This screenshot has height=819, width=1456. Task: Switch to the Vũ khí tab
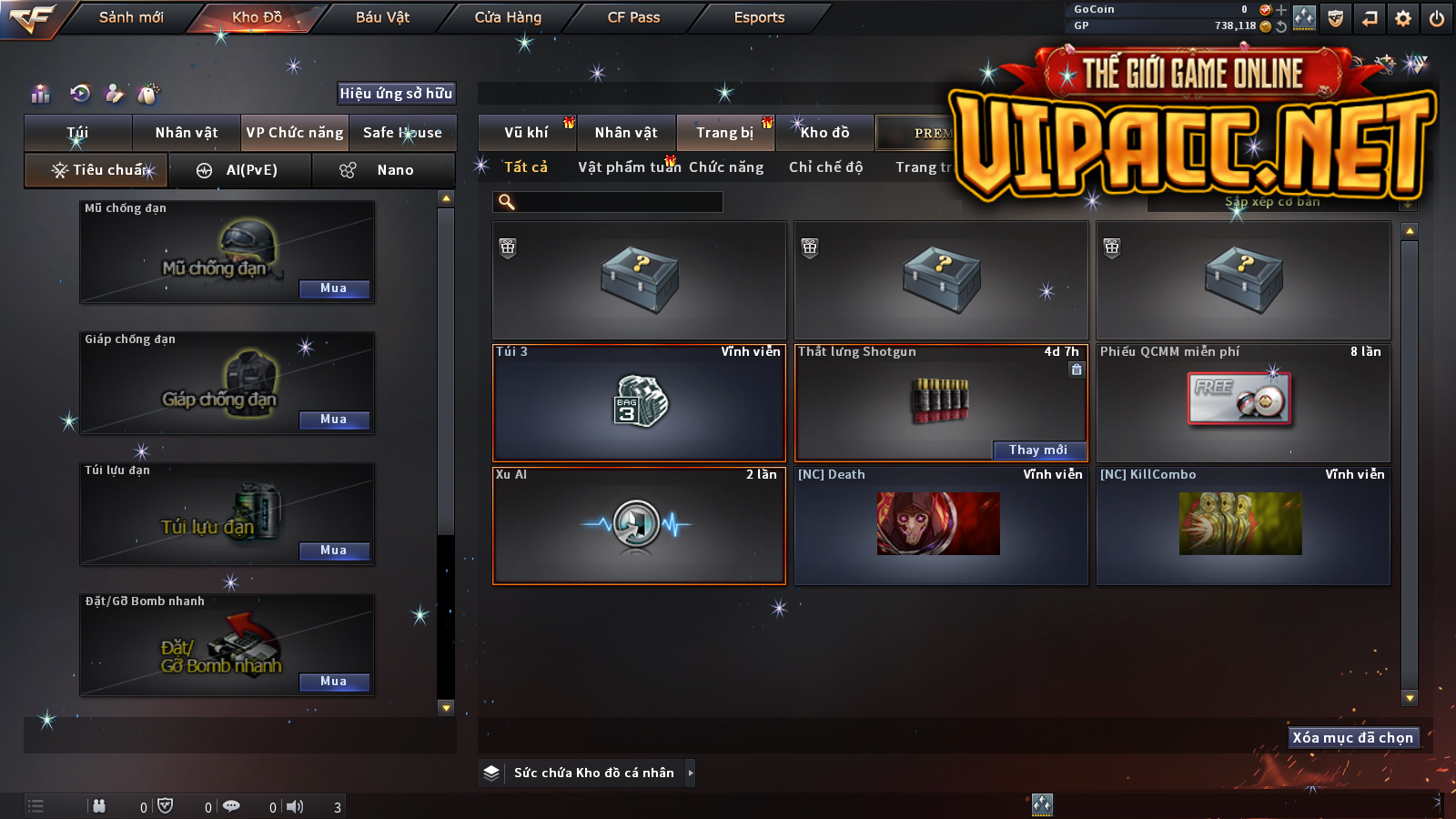click(526, 133)
